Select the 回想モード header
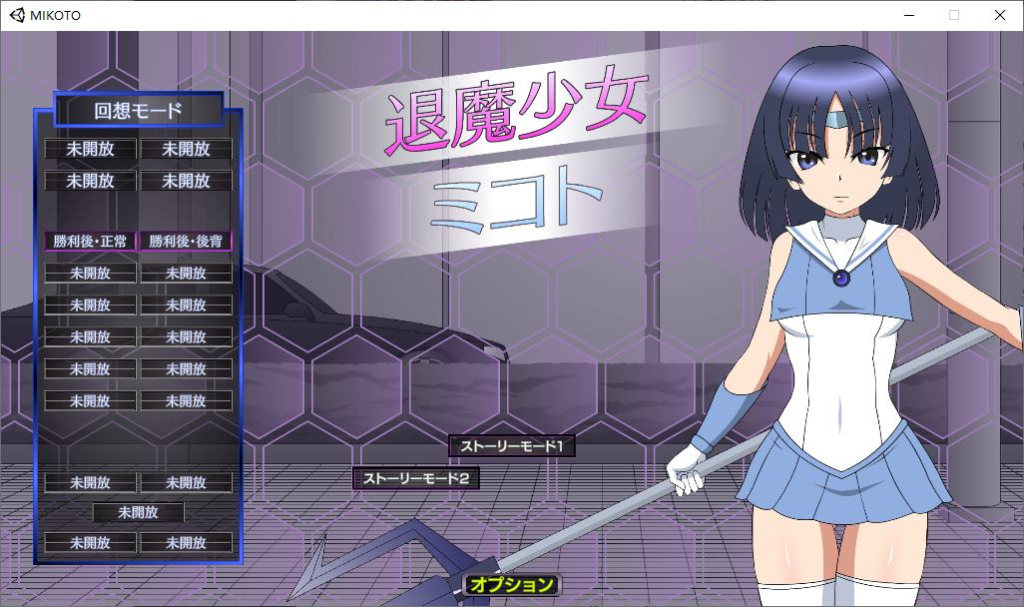 pos(138,110)
